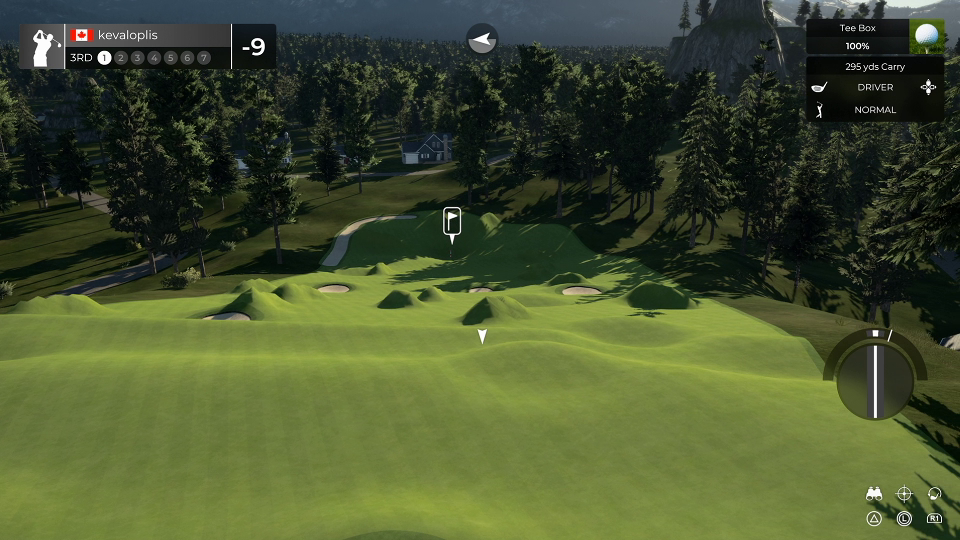The width and height of the screenshot is (960, 540).
Task: Click the driver club head icon
Action: (x=821, y=88)
